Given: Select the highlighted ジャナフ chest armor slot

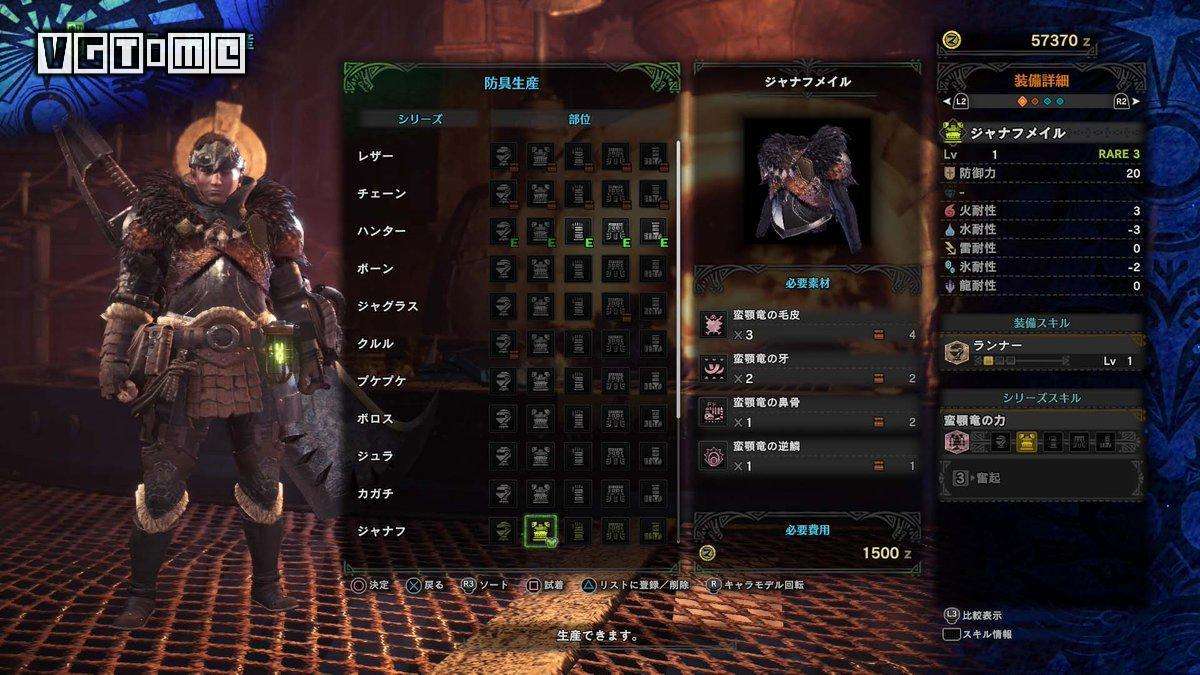Looking at the screenshot, I should [541, 531].
